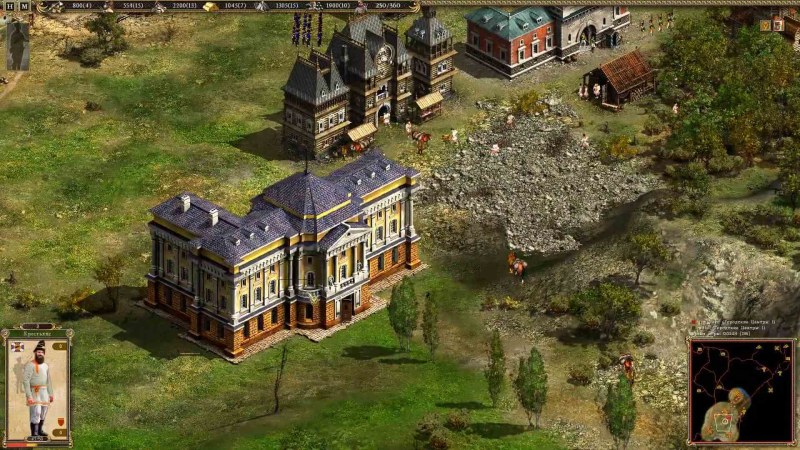Click the left small icon near the right edge
The width and height of the screenshot is (800, 450).
click(x=765, y=25)
